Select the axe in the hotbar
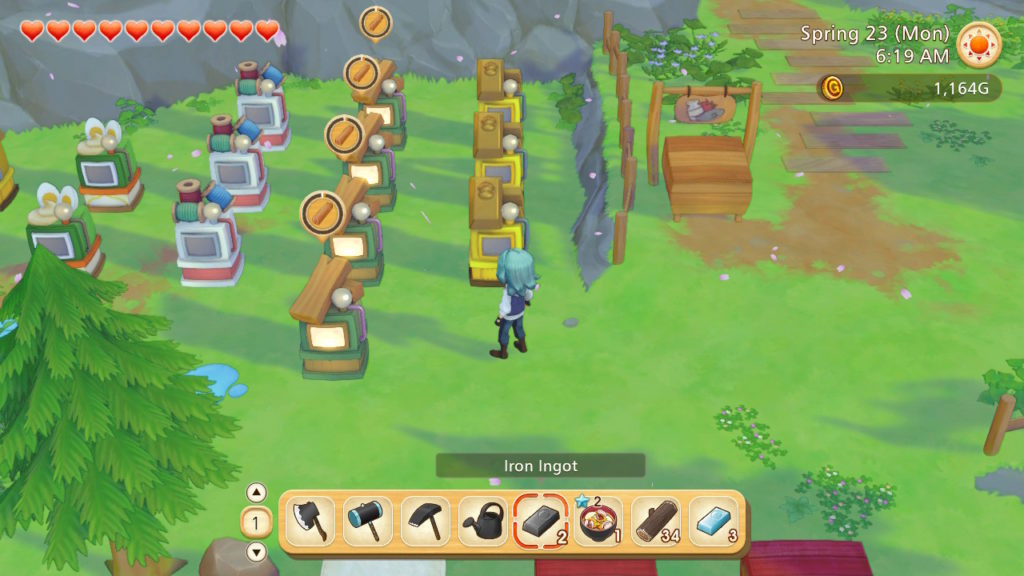This screenshot has width=1024, height=576. pyautogui.click(x=310, y=521)
